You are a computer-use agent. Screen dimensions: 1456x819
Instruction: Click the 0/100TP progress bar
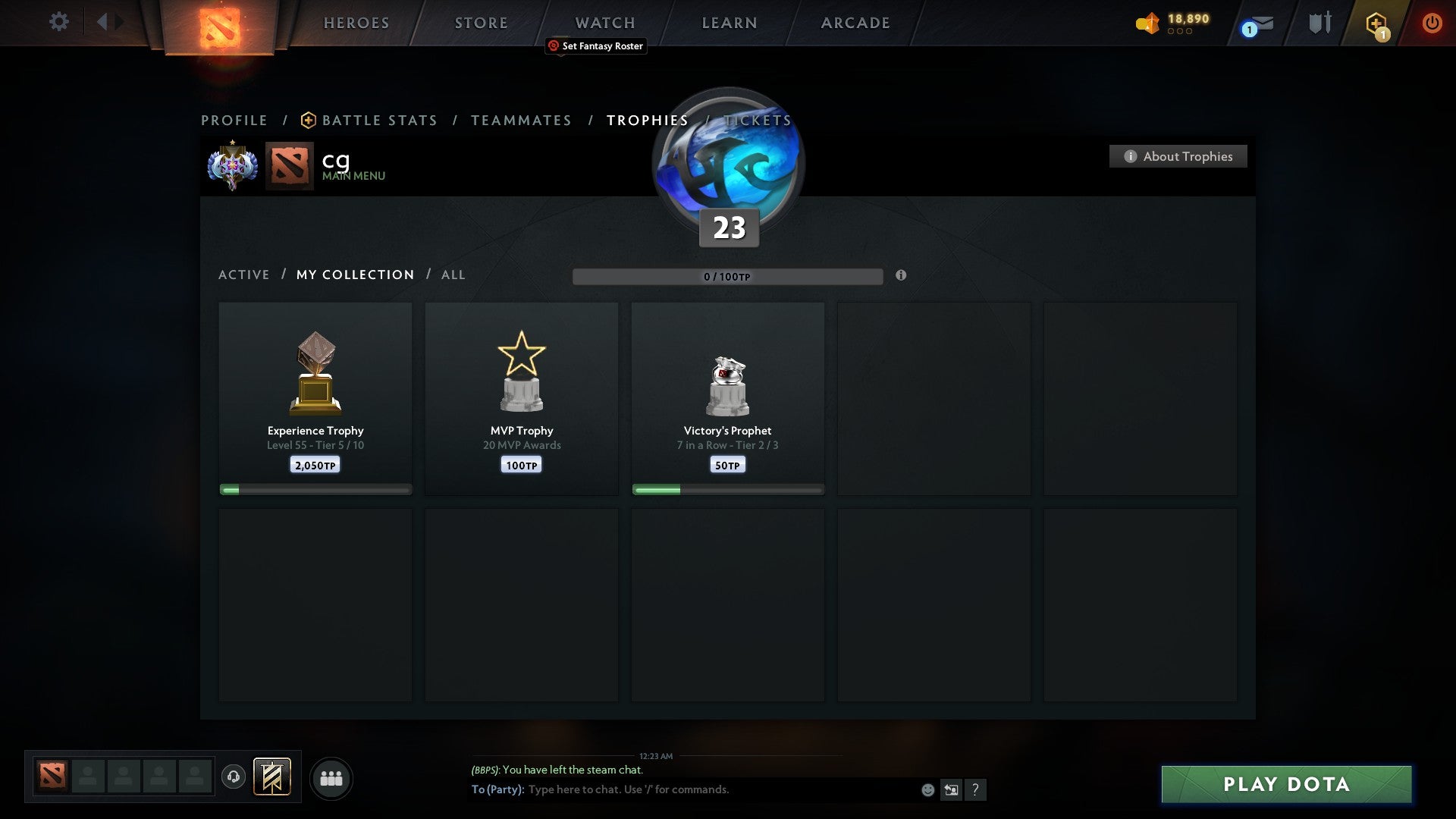tap(728, 277)
